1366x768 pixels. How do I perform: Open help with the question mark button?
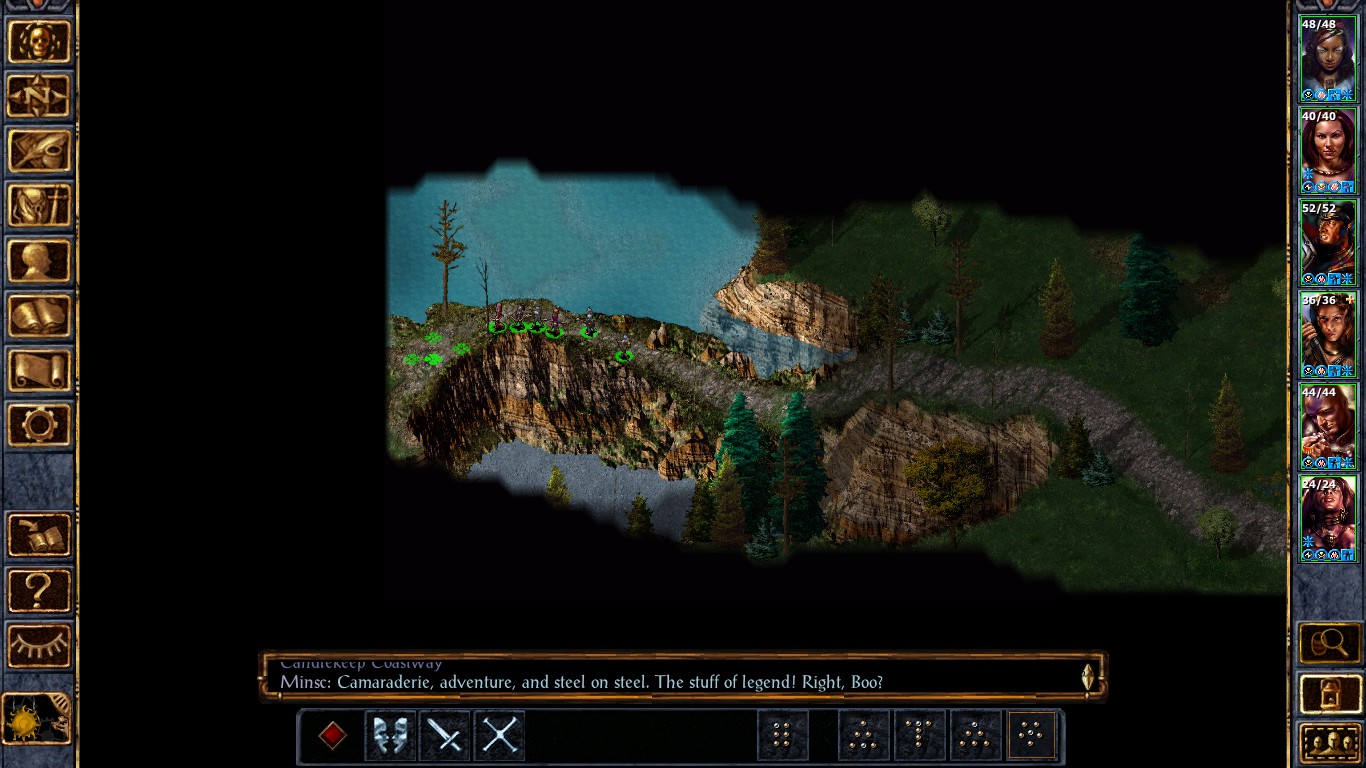pyautogui.click(x=39, y=590)
